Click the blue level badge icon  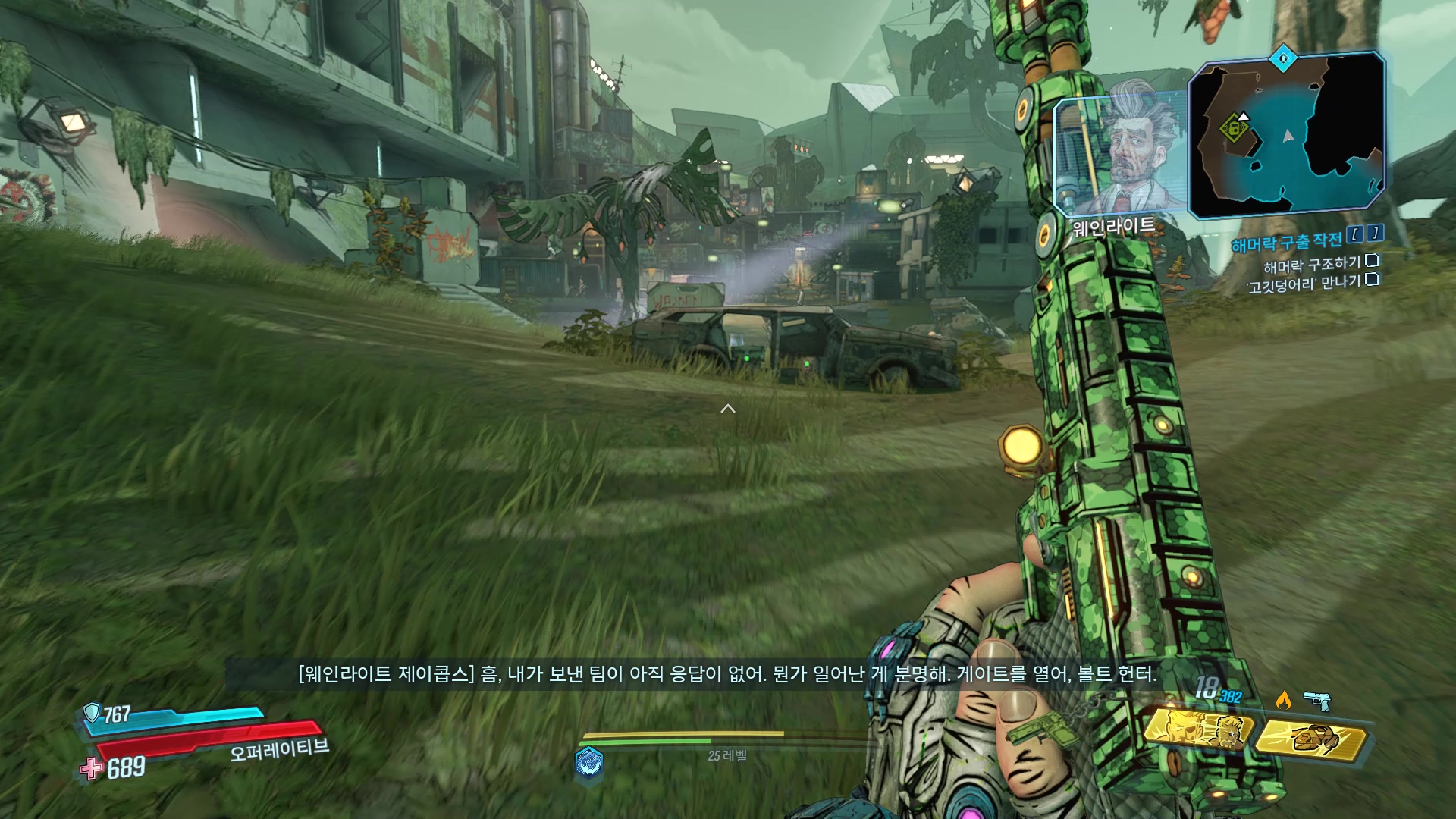point(589,761)
